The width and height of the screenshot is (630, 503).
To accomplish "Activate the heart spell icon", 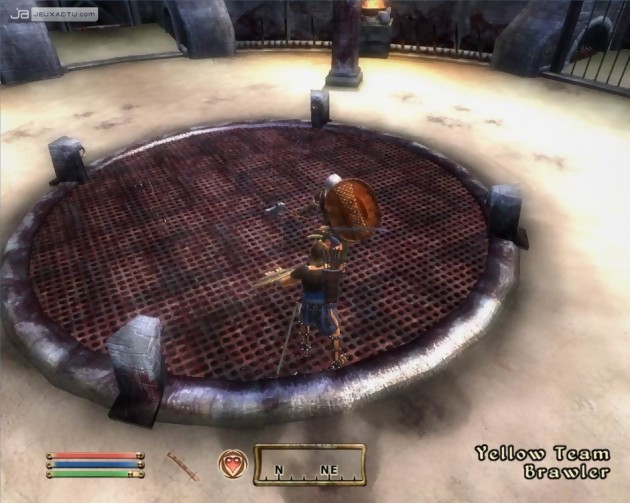I will click(x=232, y=464).
